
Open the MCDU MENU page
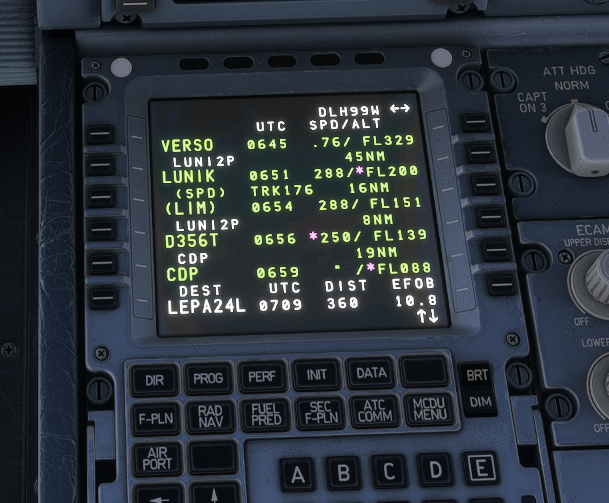pos(429,408)
